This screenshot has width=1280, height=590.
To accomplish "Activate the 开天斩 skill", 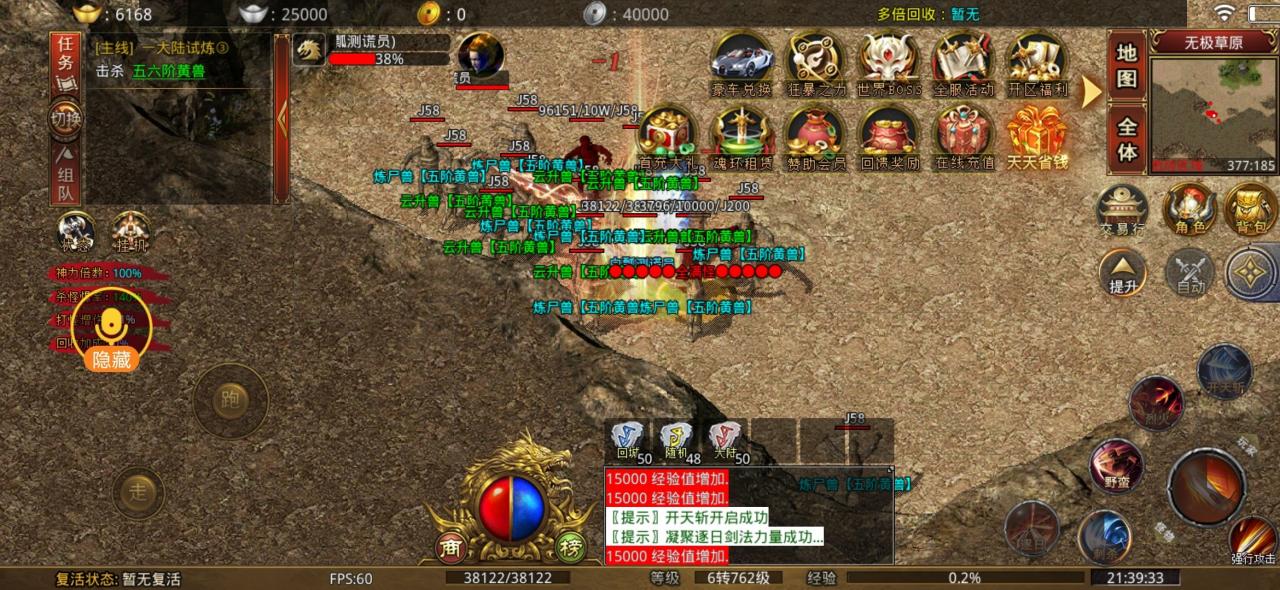I will [1224, 372].
